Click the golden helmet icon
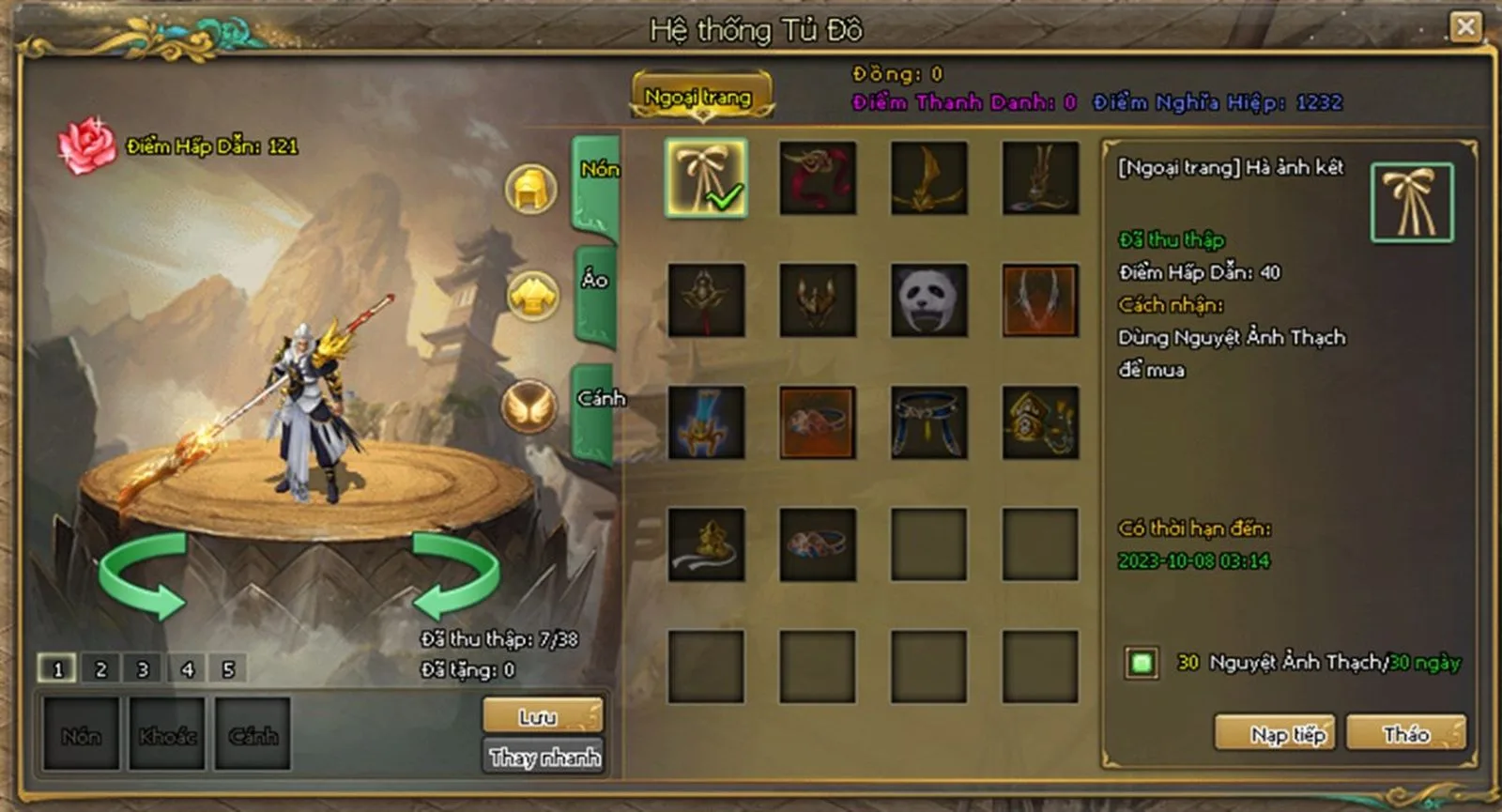The image size is (1502, 812). click(x=531, y=188)
